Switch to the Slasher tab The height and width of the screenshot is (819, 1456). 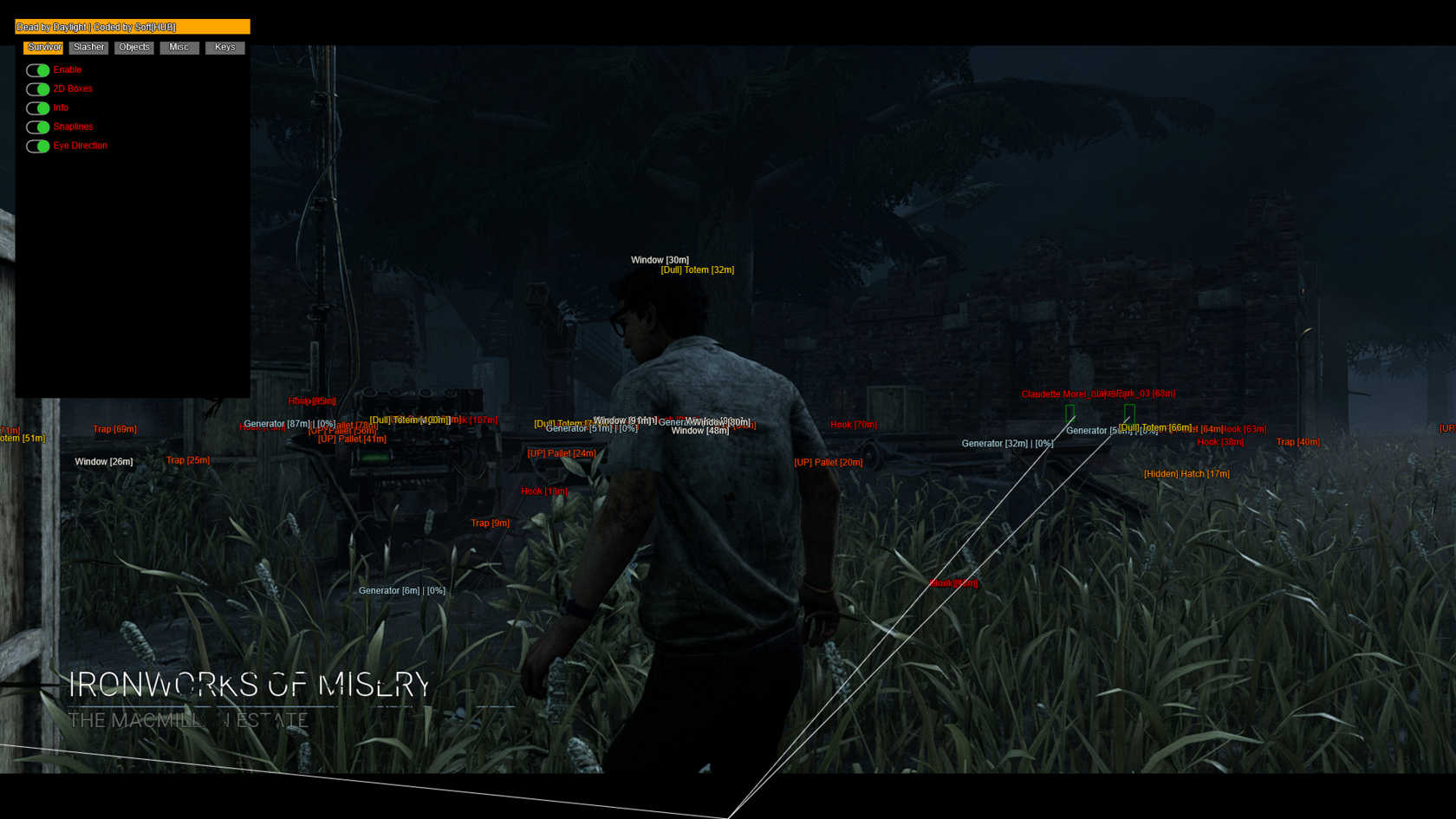pos(88,48)
